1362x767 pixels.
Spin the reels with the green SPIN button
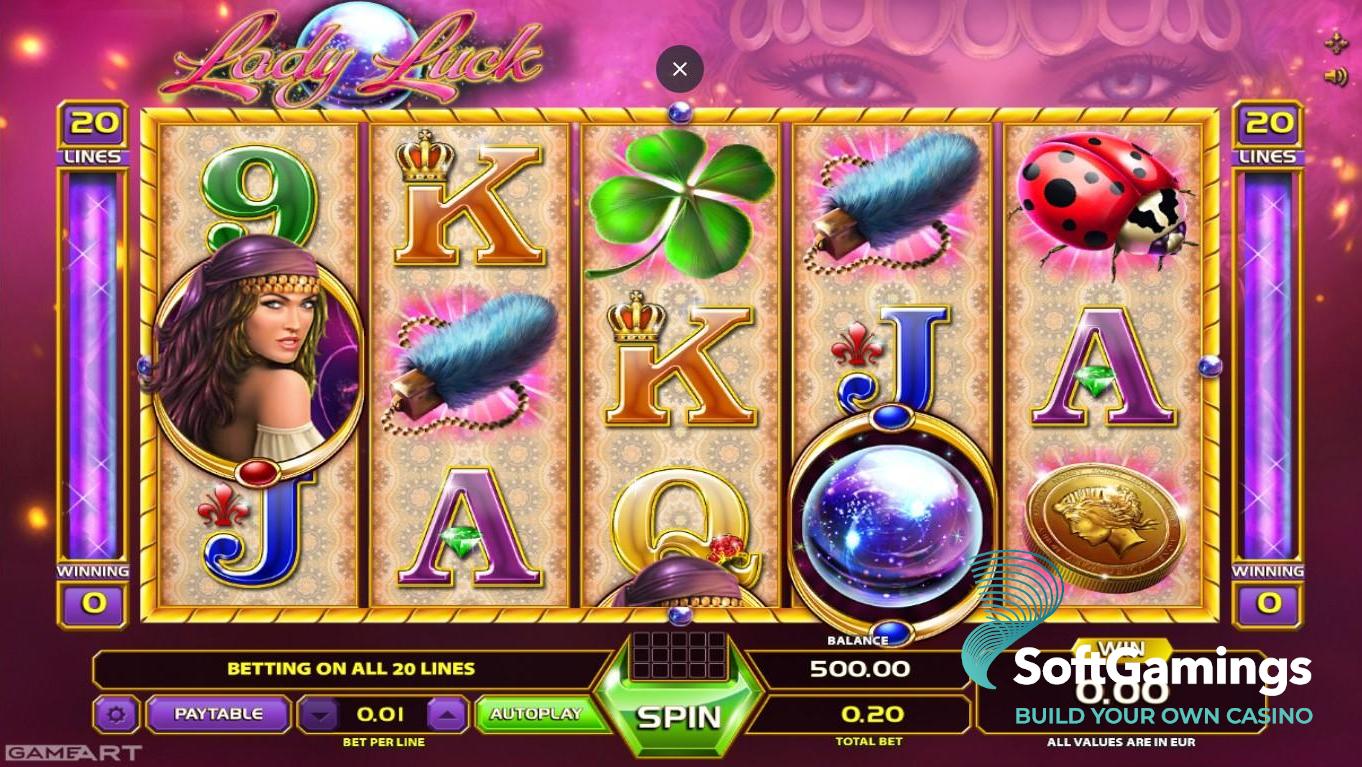click(x=679, y=715)
